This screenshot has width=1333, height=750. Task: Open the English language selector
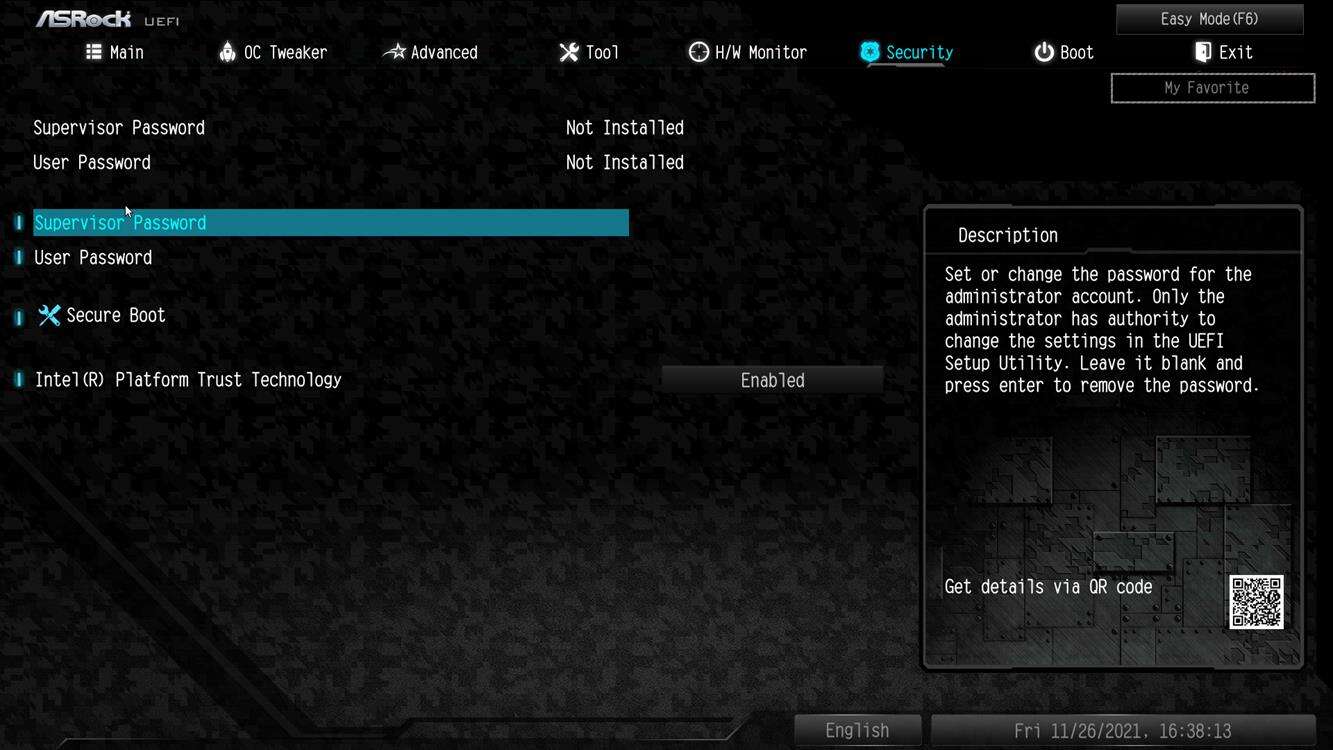click(856, 730)
